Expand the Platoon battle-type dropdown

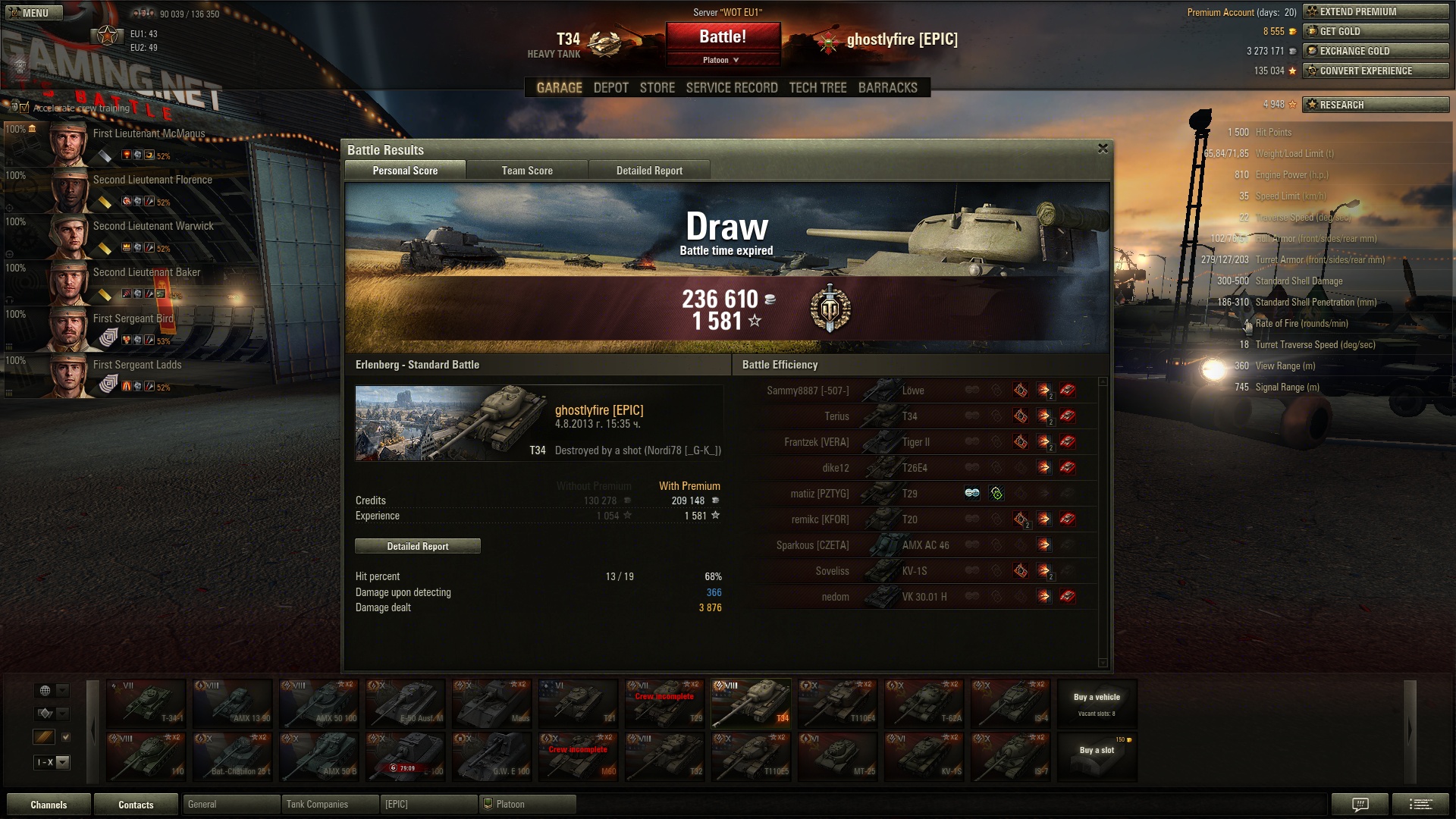[721, 60]
